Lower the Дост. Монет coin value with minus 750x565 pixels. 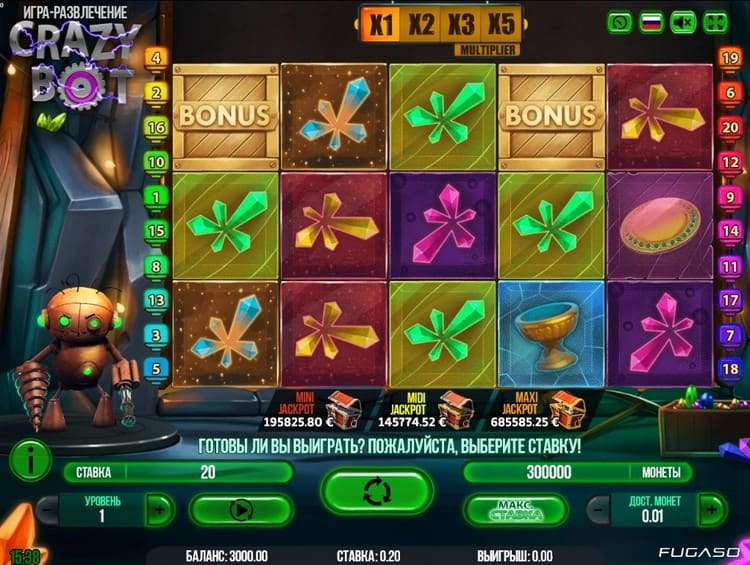tap(598, 509)
